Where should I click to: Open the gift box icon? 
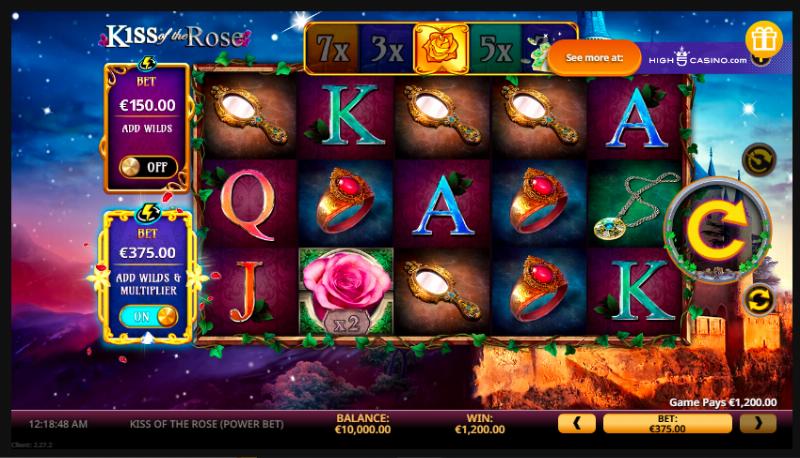764,38
